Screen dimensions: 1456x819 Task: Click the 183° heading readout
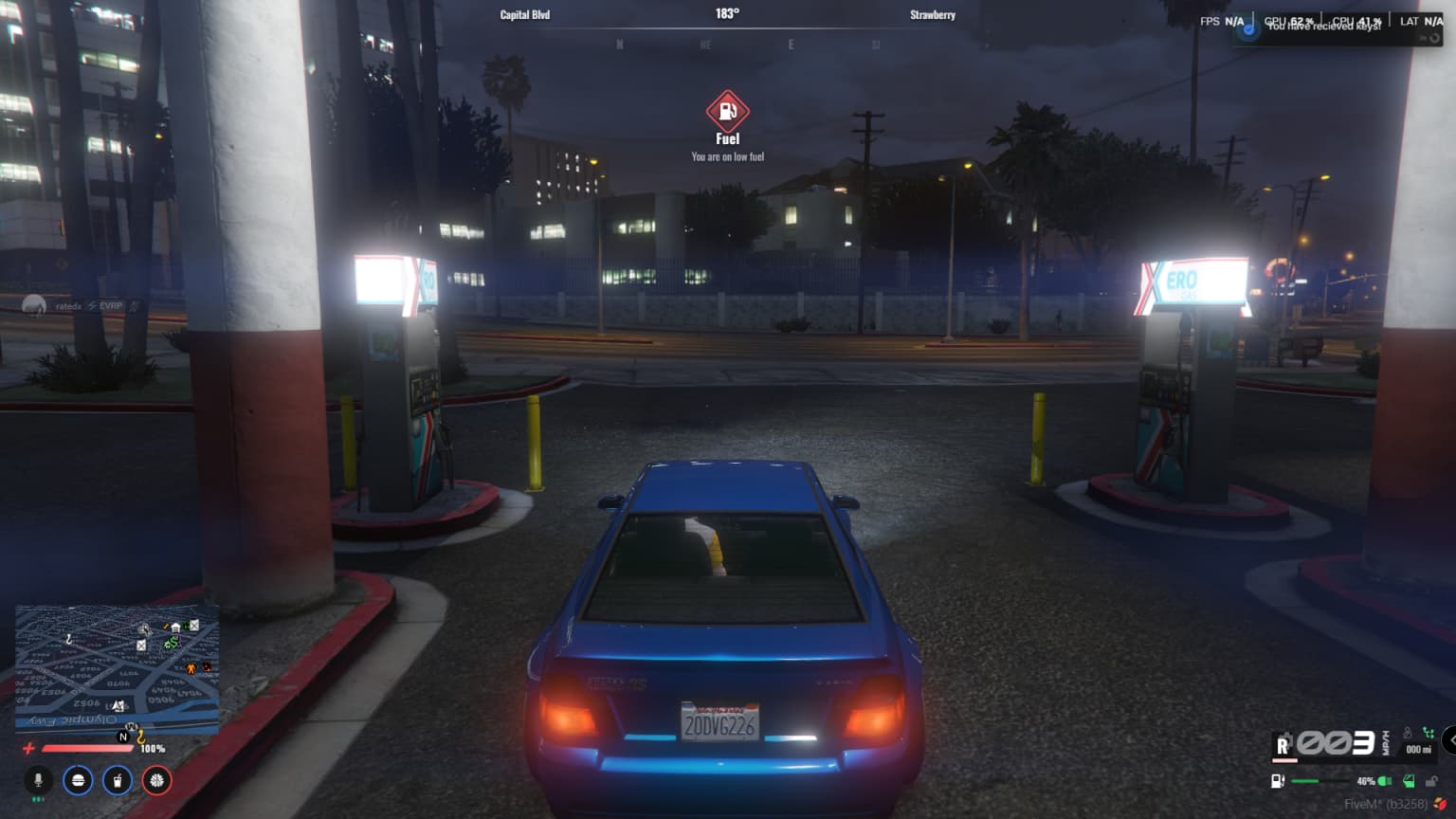coord(727,12)
